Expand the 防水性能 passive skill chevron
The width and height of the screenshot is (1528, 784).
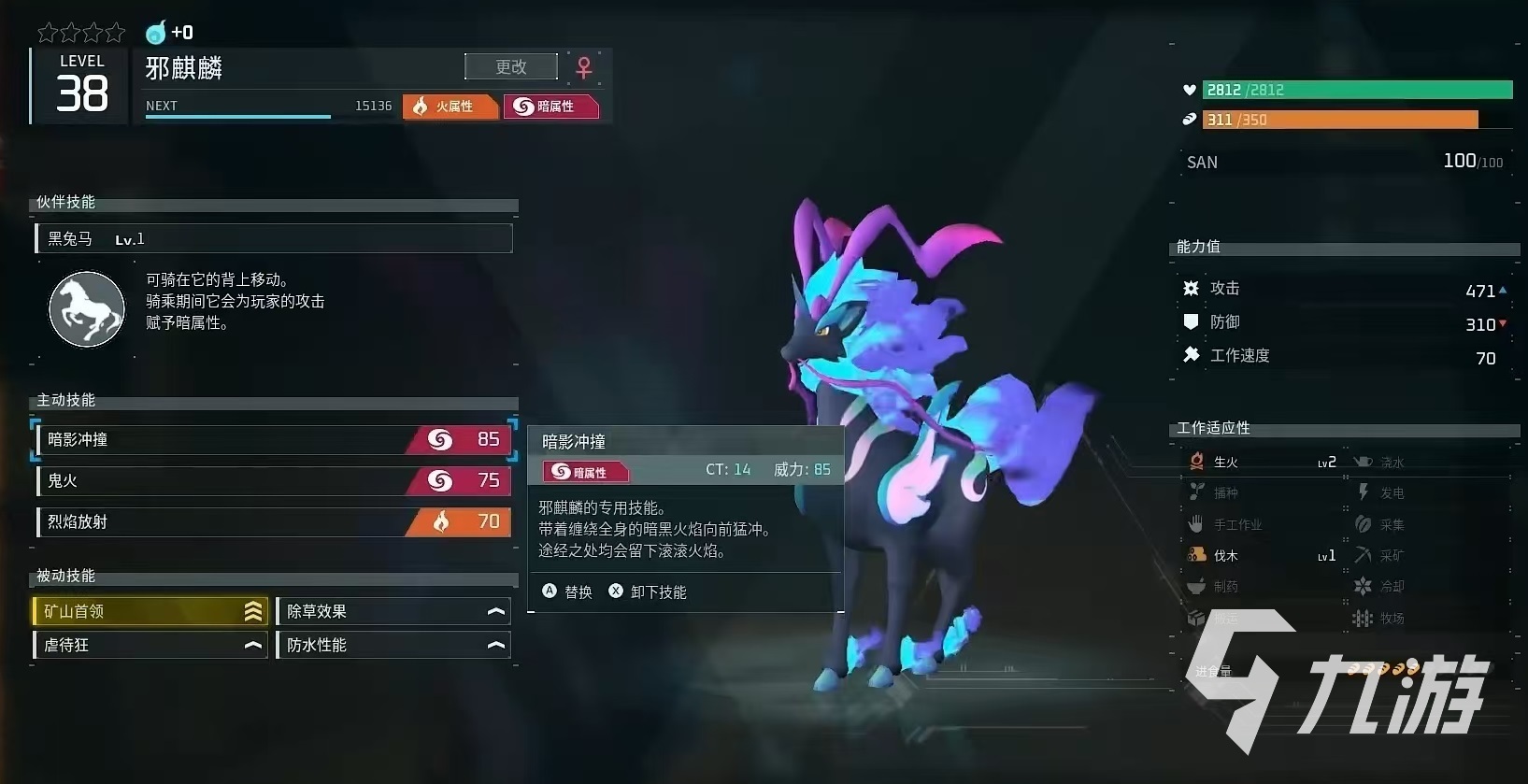[495, 644]
